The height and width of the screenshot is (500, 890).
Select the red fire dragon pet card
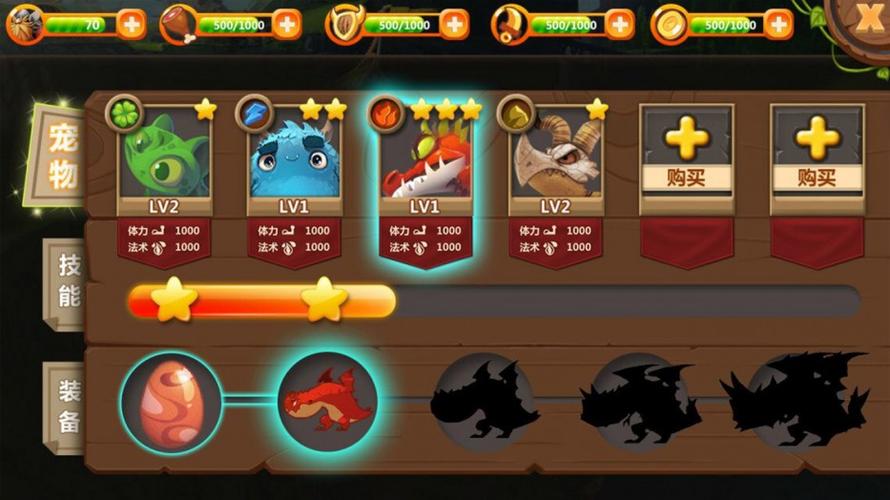(x=426, y=160)
